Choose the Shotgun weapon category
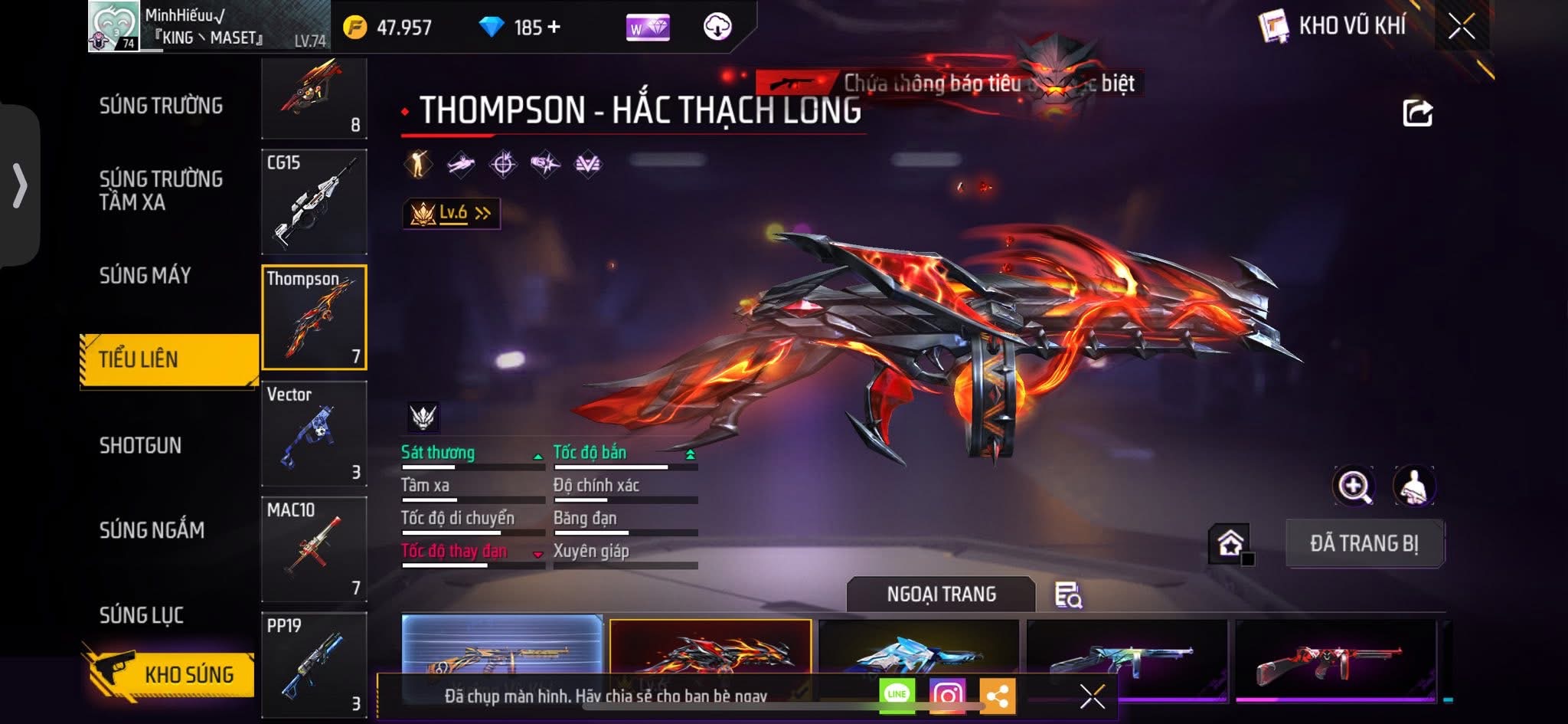Viewport: 1568px width, 724px height. tap(140, 445)
